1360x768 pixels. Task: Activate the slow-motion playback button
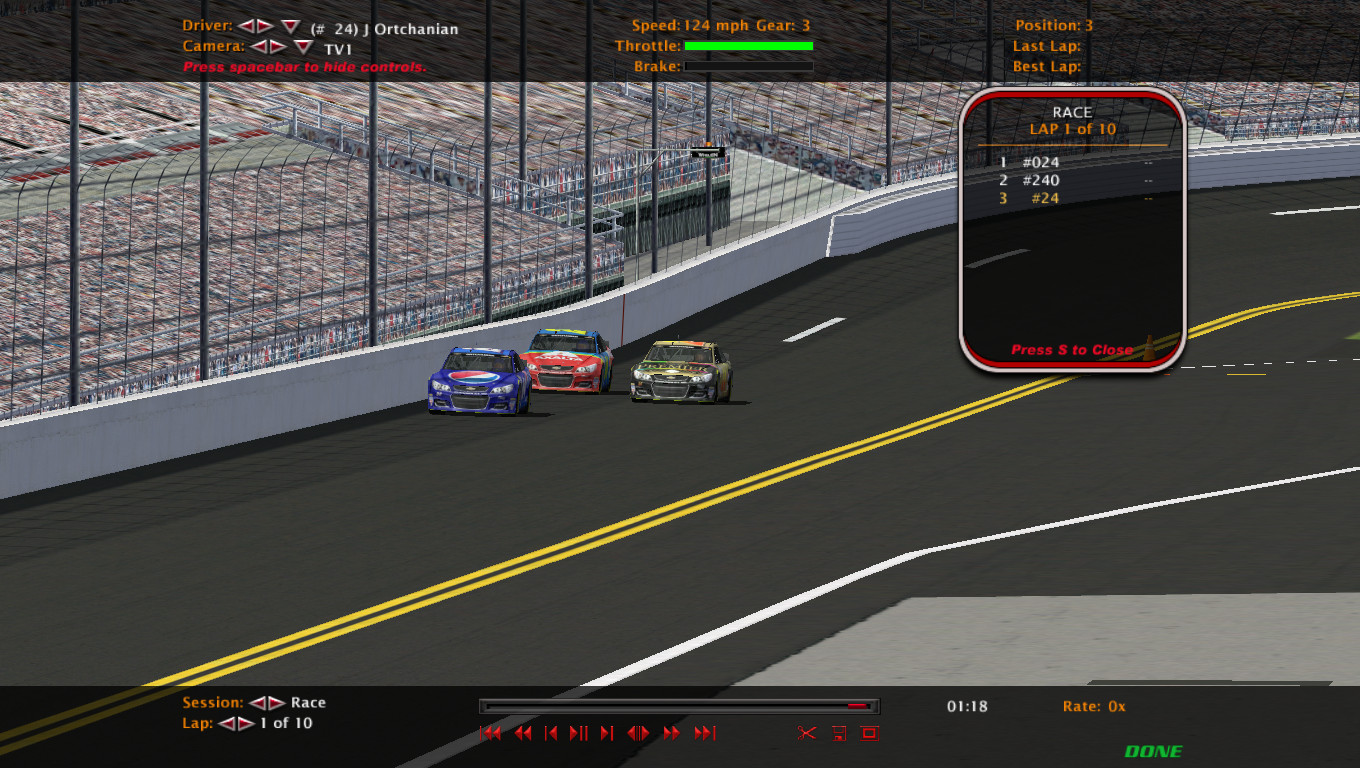coord(638,733)
